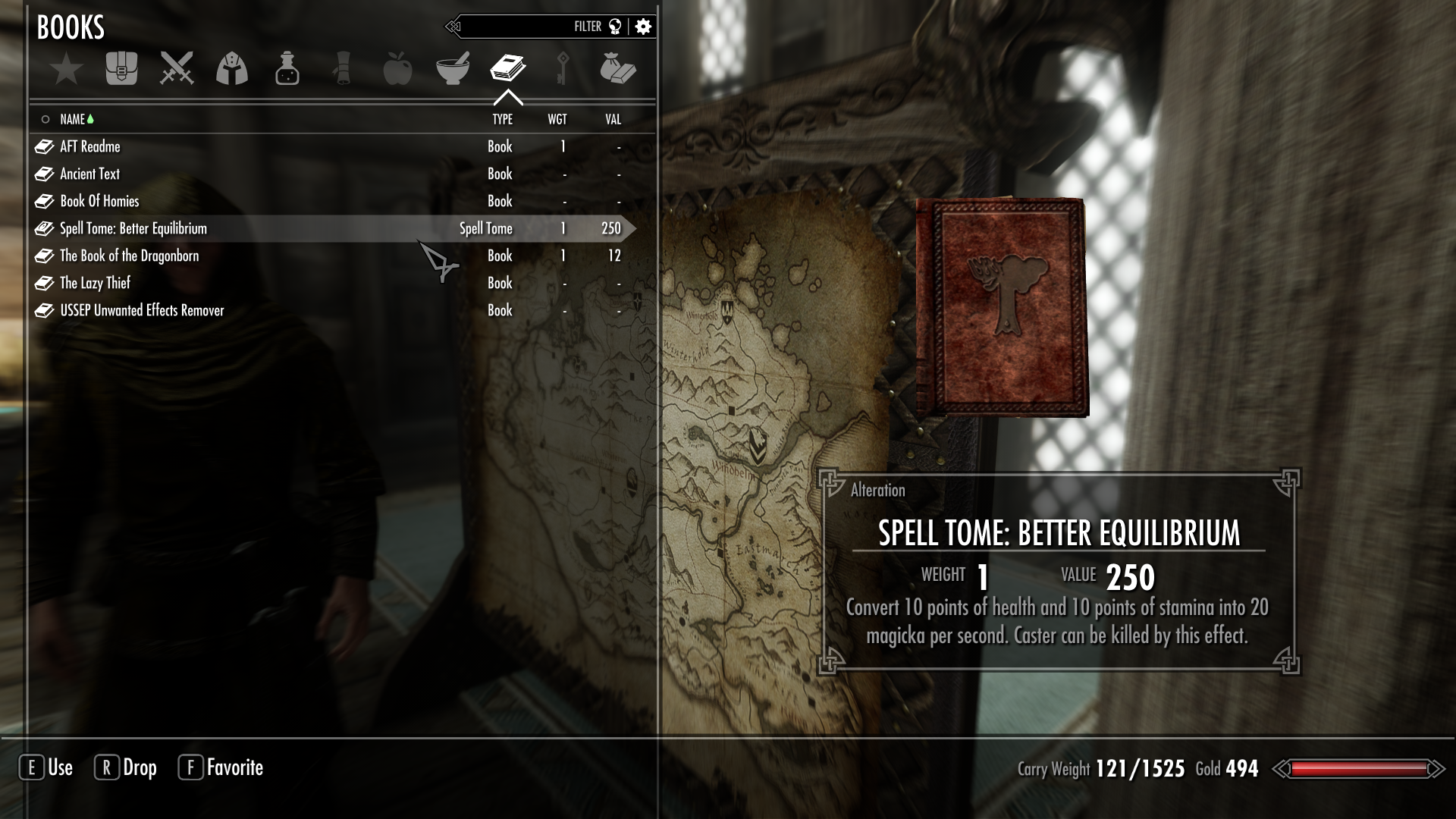
Task: Sort the list by Name column
Action: [x=73, y=119]
